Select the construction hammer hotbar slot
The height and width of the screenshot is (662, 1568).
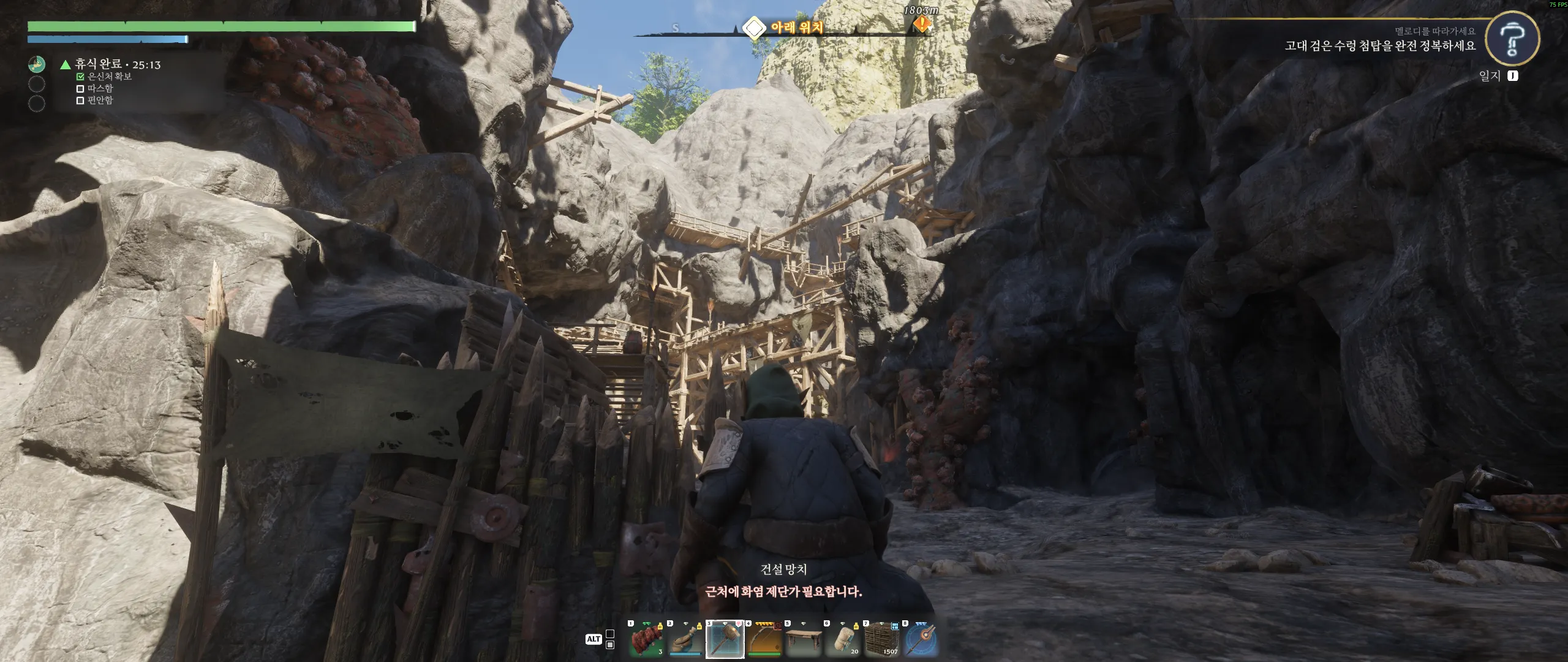coord(725,639)
